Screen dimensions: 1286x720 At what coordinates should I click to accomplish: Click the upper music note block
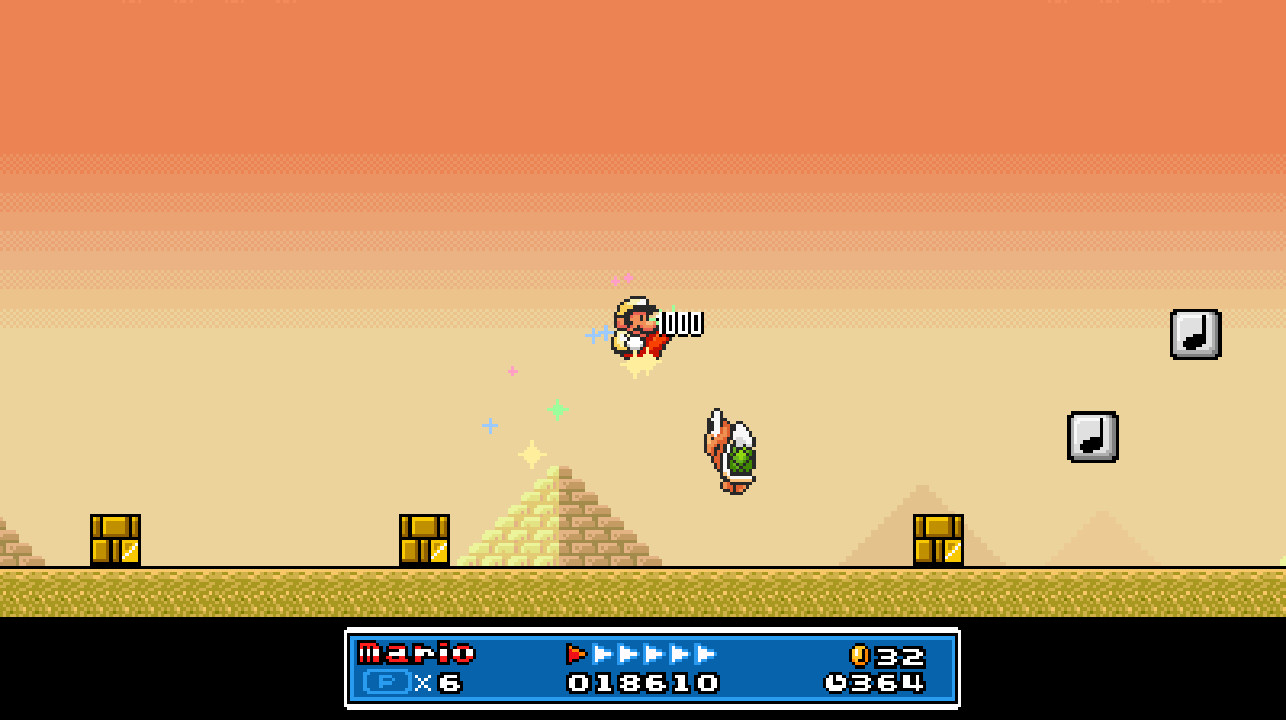[x=1195, y=334]
